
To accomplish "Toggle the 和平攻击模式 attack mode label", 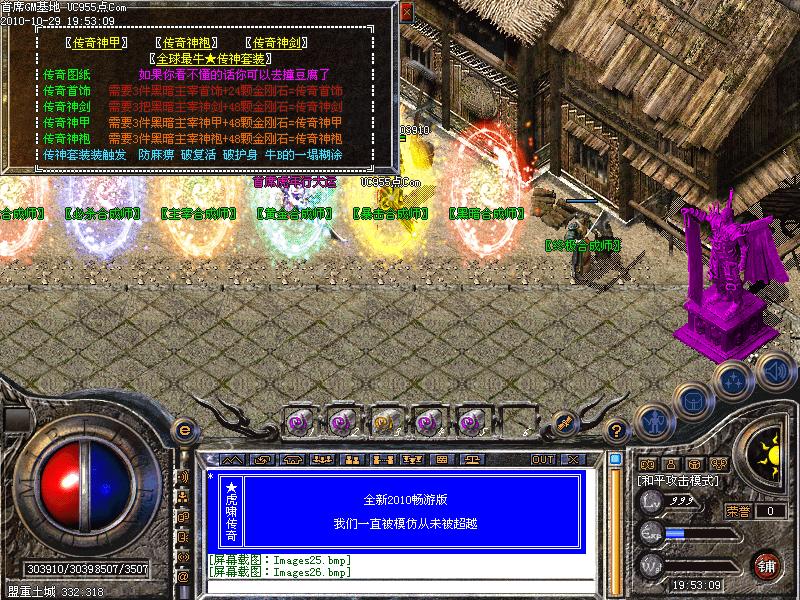I will (x=679, y=481).
